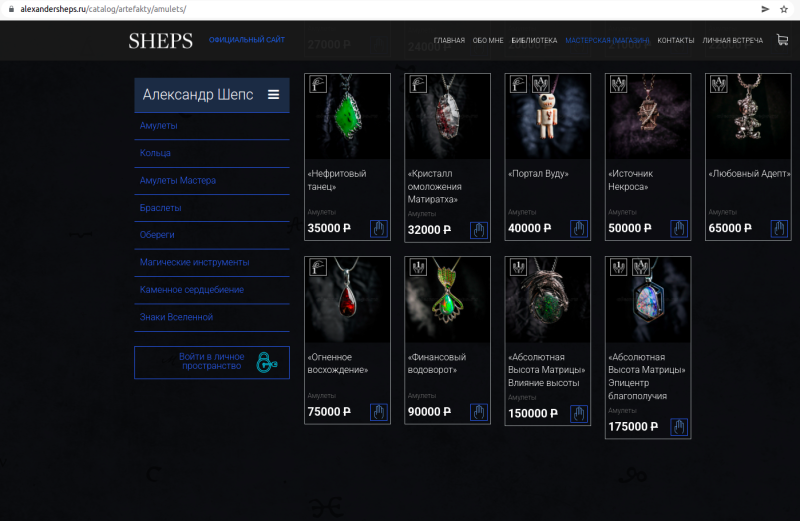Open the КОНТАКТЫ page
Screen dimensions: 800x521
click(676, 41)
